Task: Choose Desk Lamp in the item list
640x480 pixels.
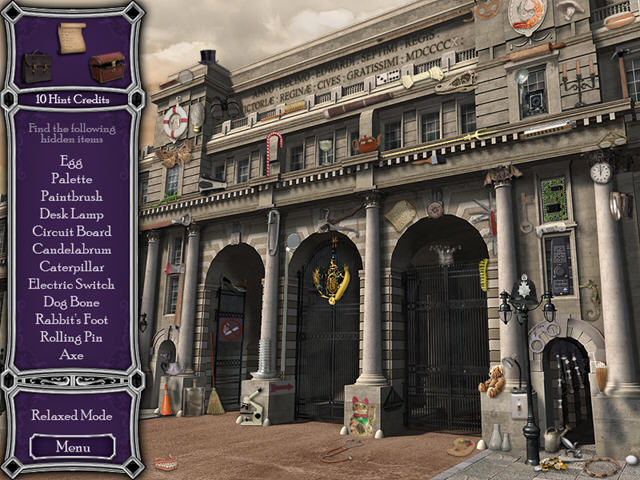Action: [x=72, y=213]
